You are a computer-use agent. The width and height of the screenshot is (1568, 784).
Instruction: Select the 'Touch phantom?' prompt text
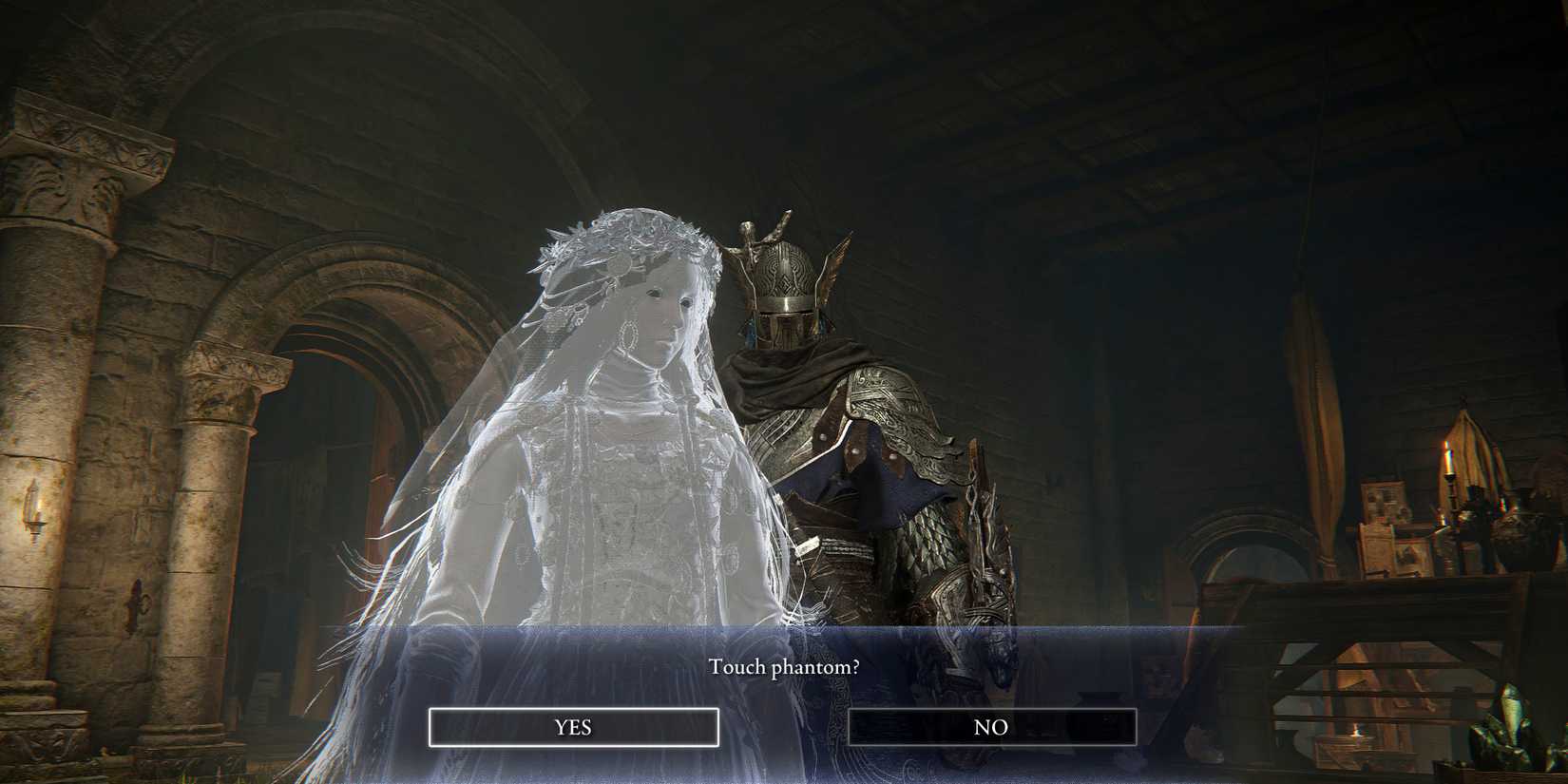[784, 667]
